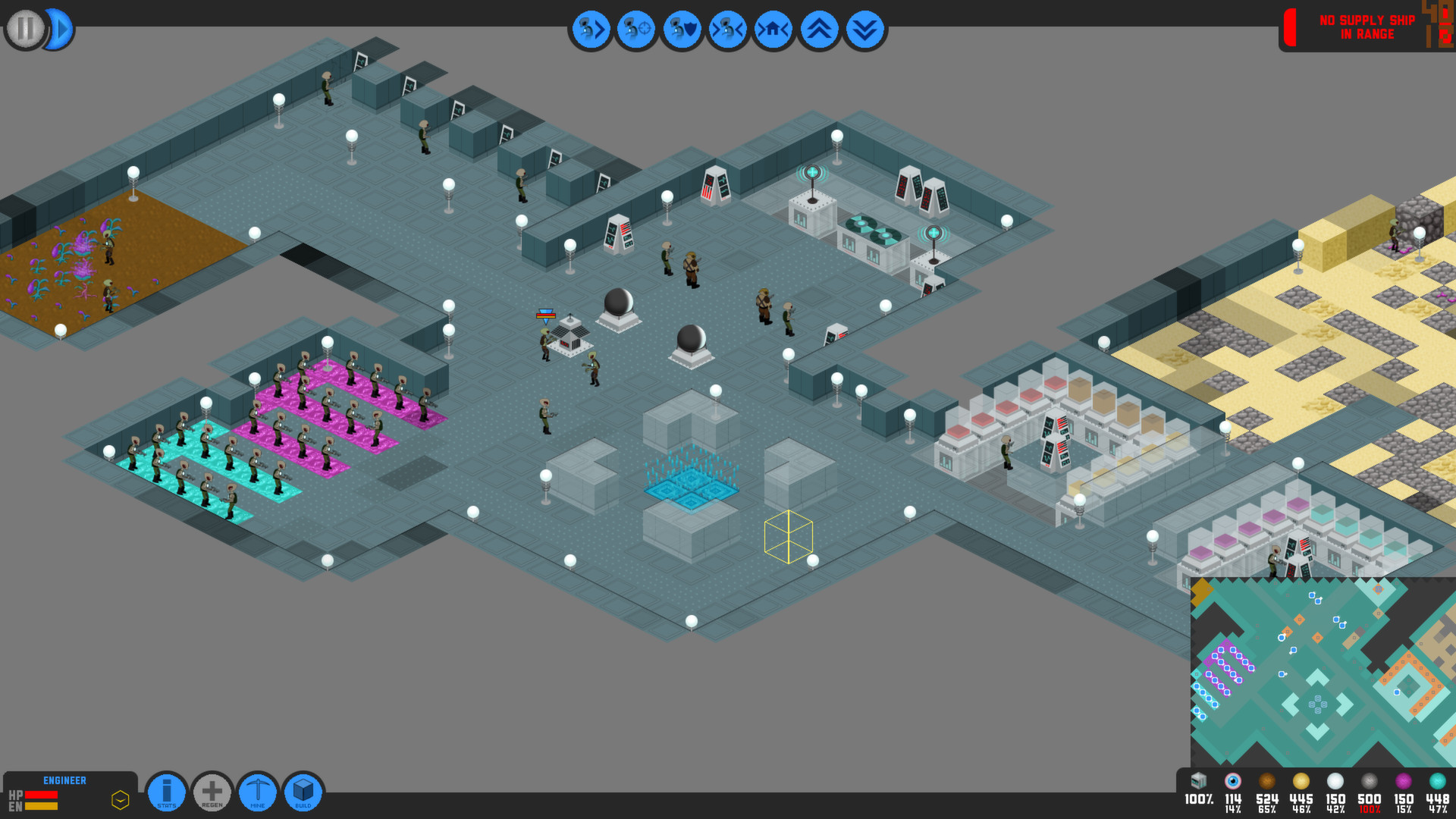Expand the Engineer info panel chevron

(x=119, y=800)
